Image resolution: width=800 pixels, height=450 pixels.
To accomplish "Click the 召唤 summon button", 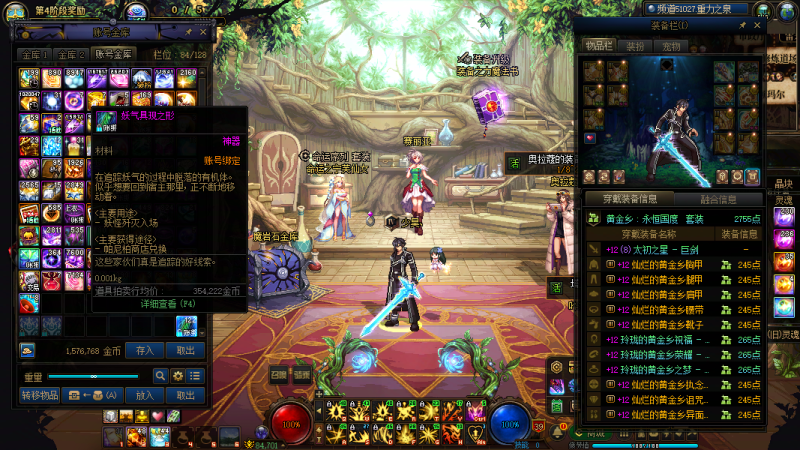I will coord(279,375).
